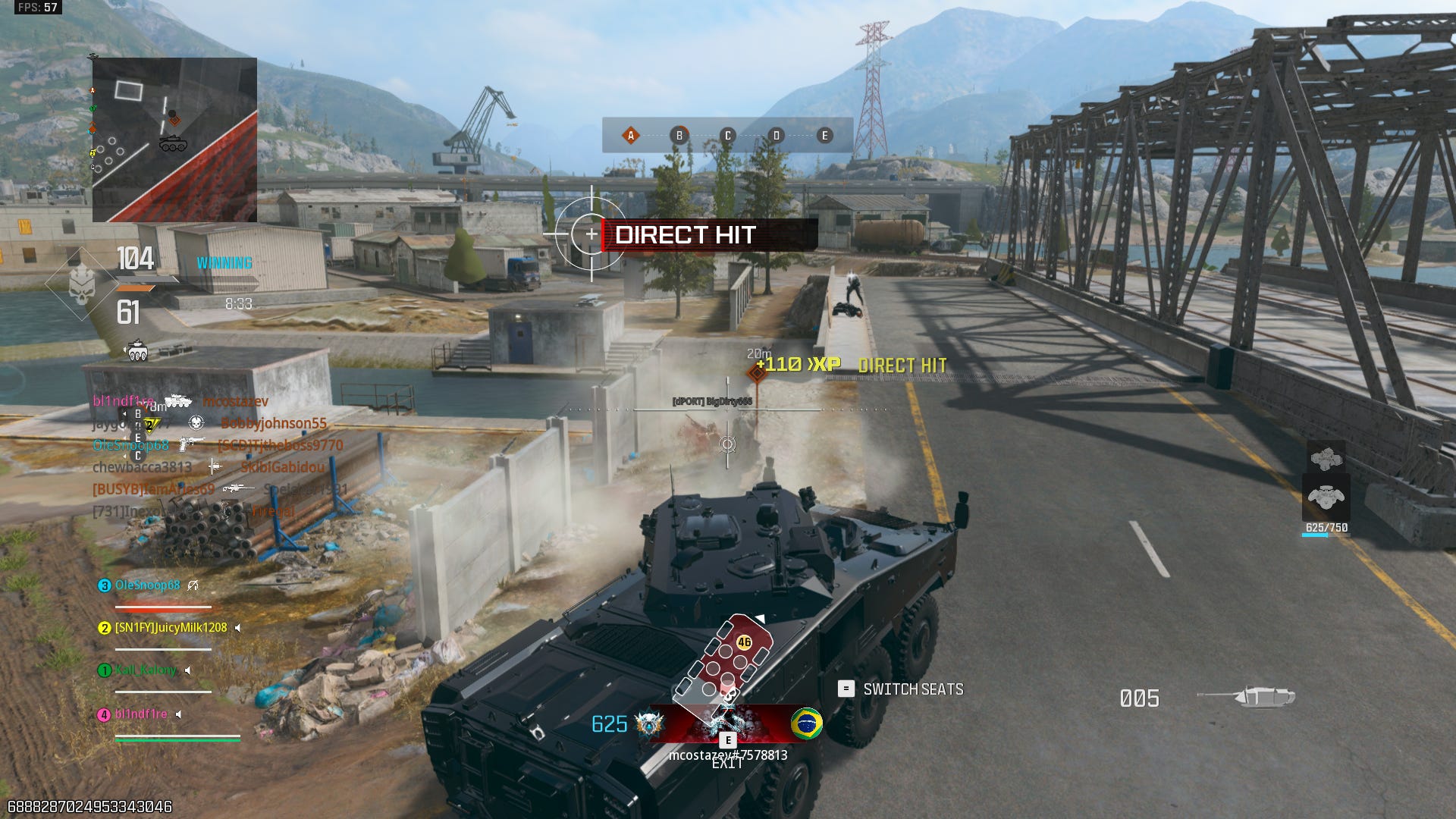The image size is (1456, 819).
Task: Select objective E marker in capture bar
Action: pos(825,136)
